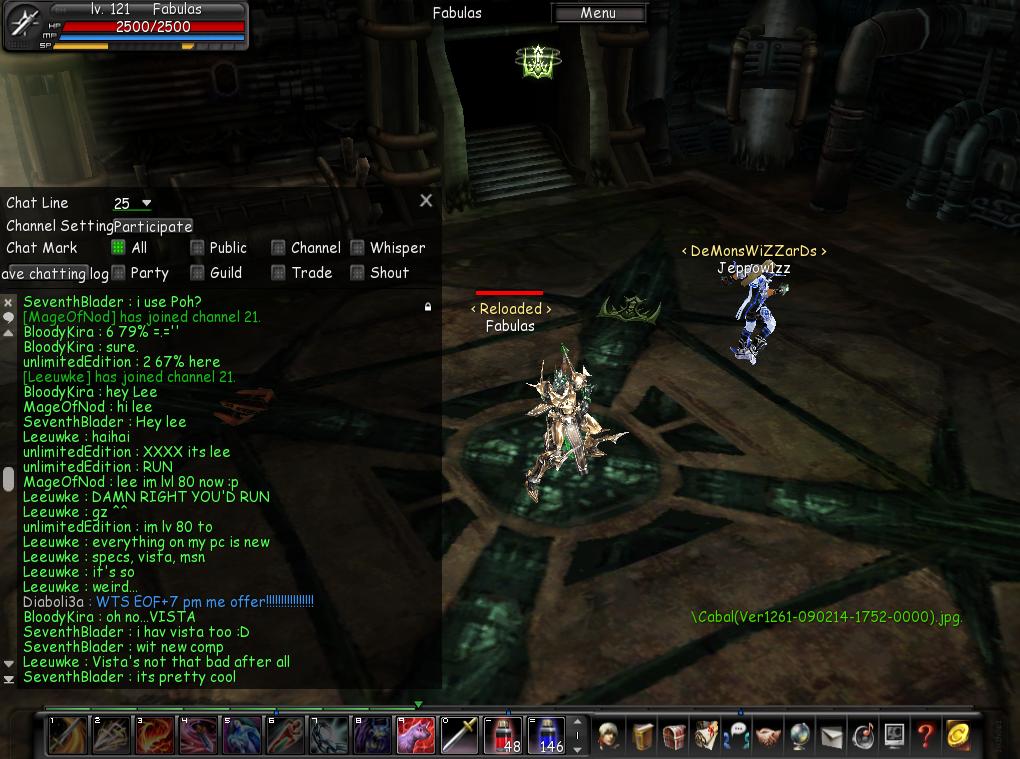
Task: Open the envelope mail icon
Action: pos(831,737)
